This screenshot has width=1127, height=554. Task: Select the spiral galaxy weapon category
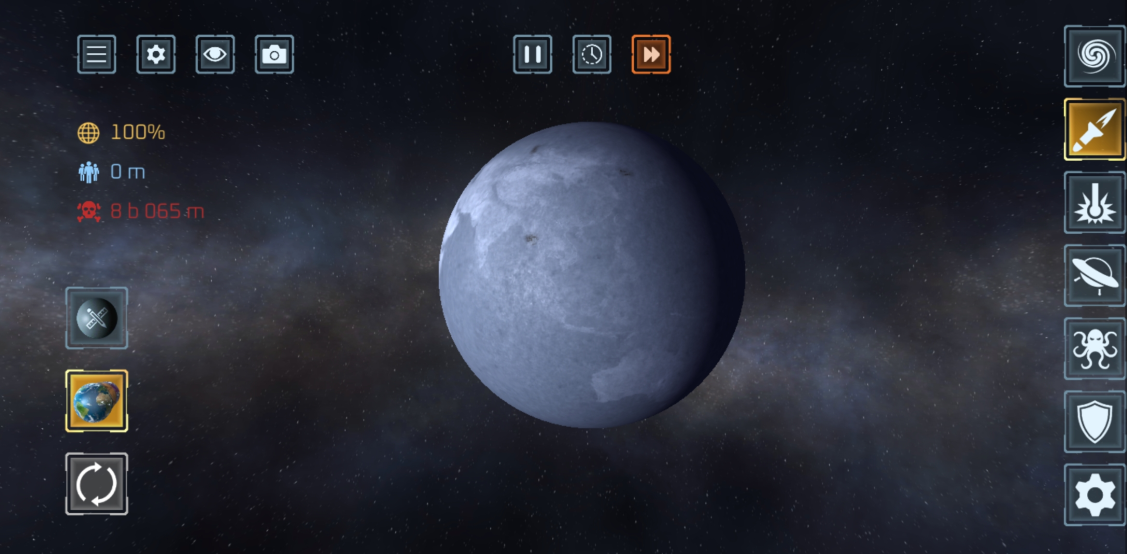tap(1094, 56)
